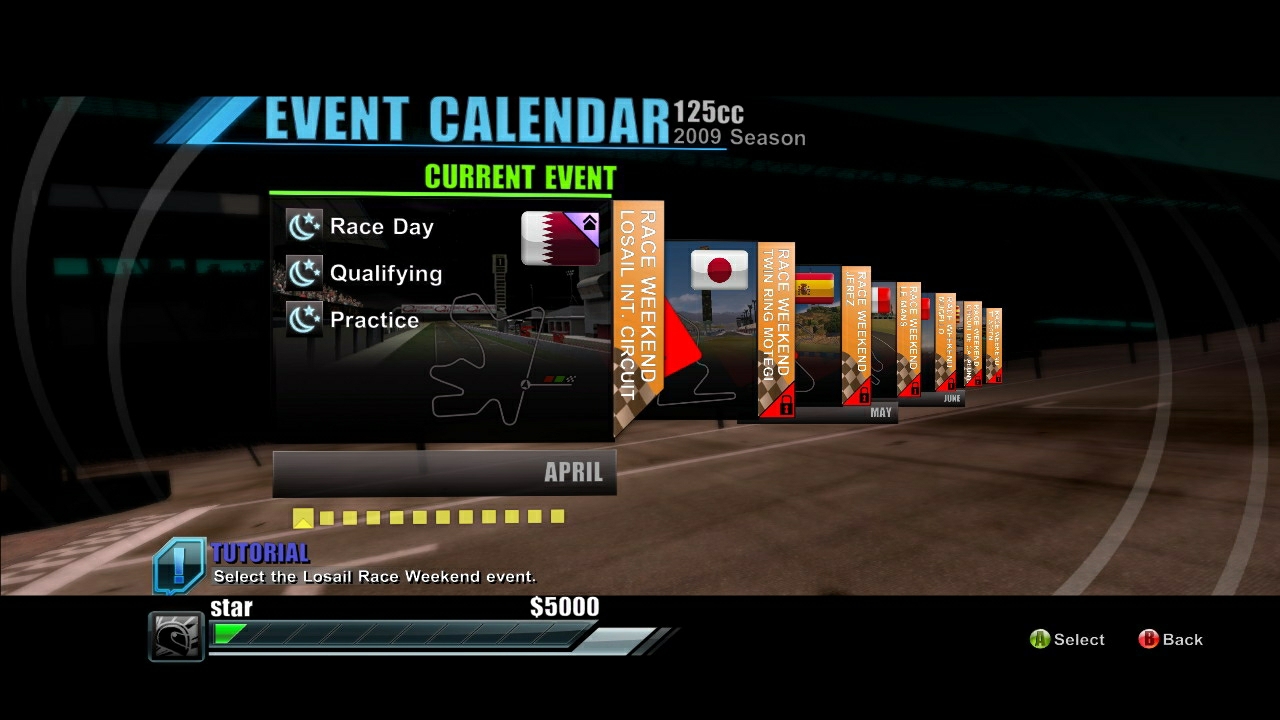Click the Race Day night session icon
1280x720 pixels.
point(303,226)
